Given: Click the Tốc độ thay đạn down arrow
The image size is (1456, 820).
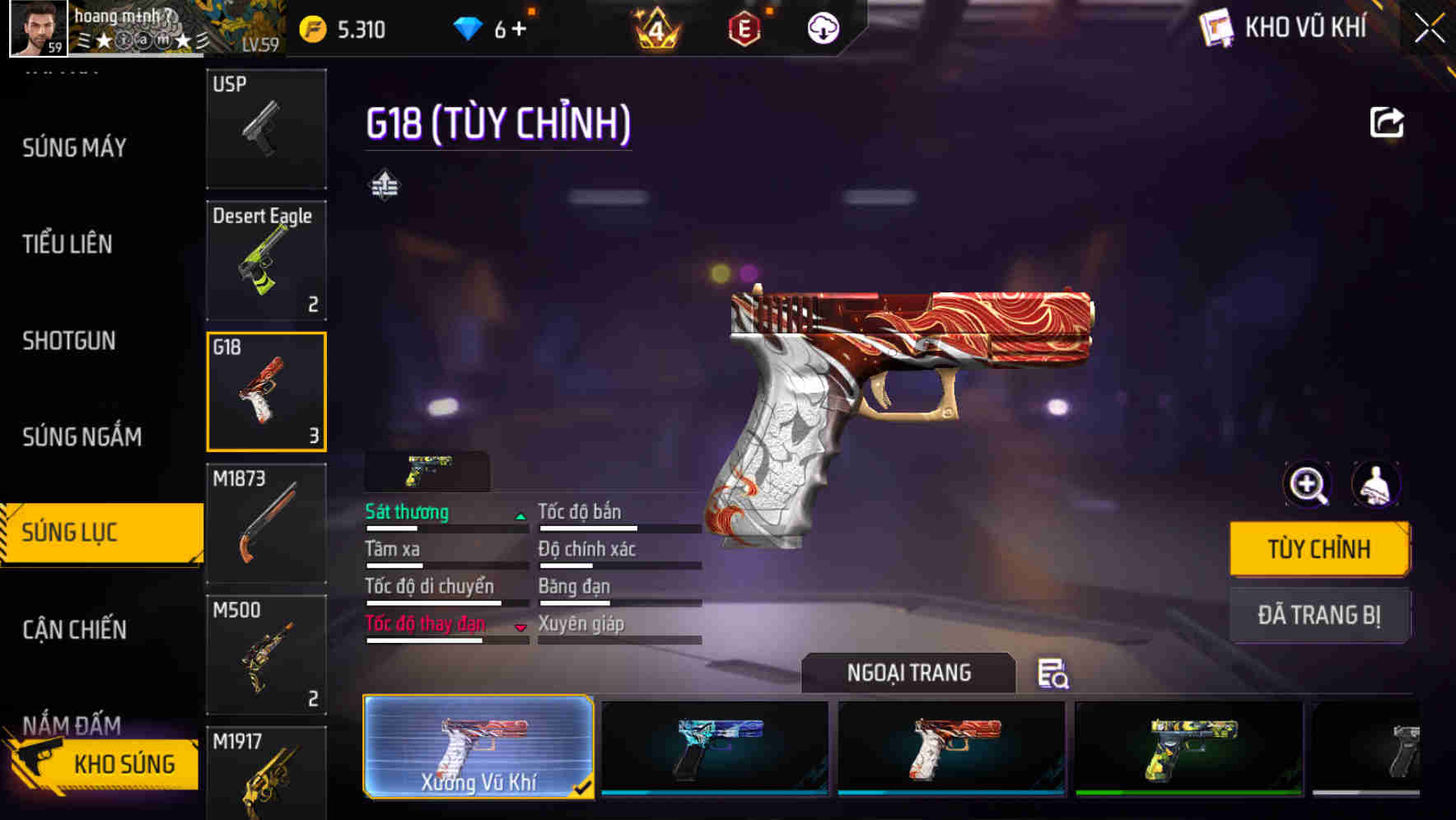Looking at the screenshot, I should tap(522, 627).
